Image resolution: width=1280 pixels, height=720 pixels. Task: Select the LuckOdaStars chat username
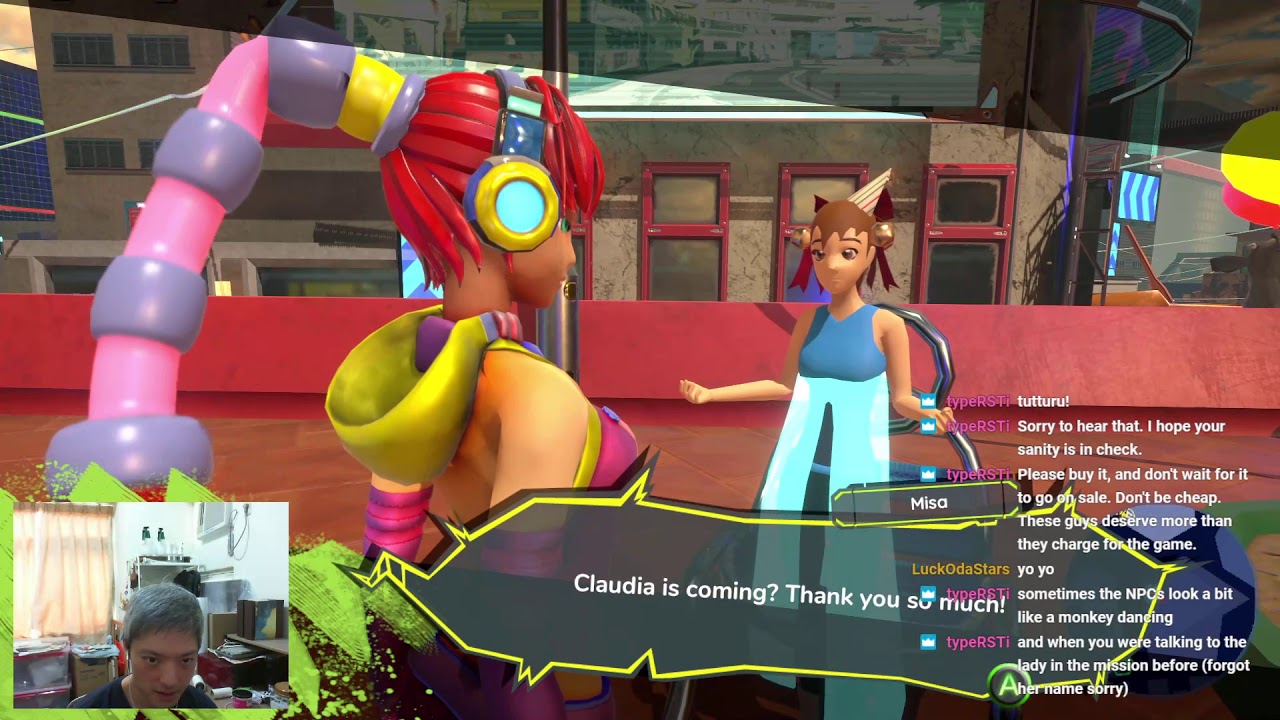tap(960, 569)
